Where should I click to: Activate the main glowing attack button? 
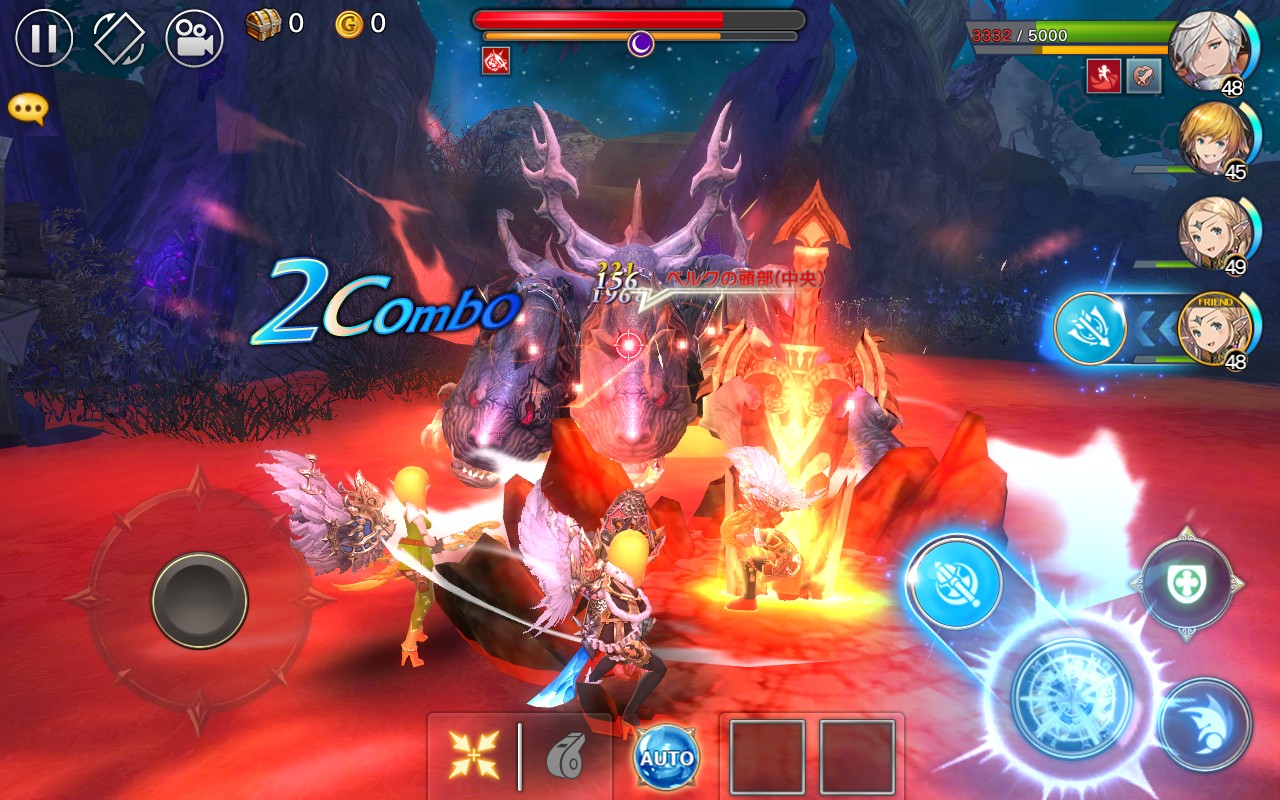[1071, 697]
